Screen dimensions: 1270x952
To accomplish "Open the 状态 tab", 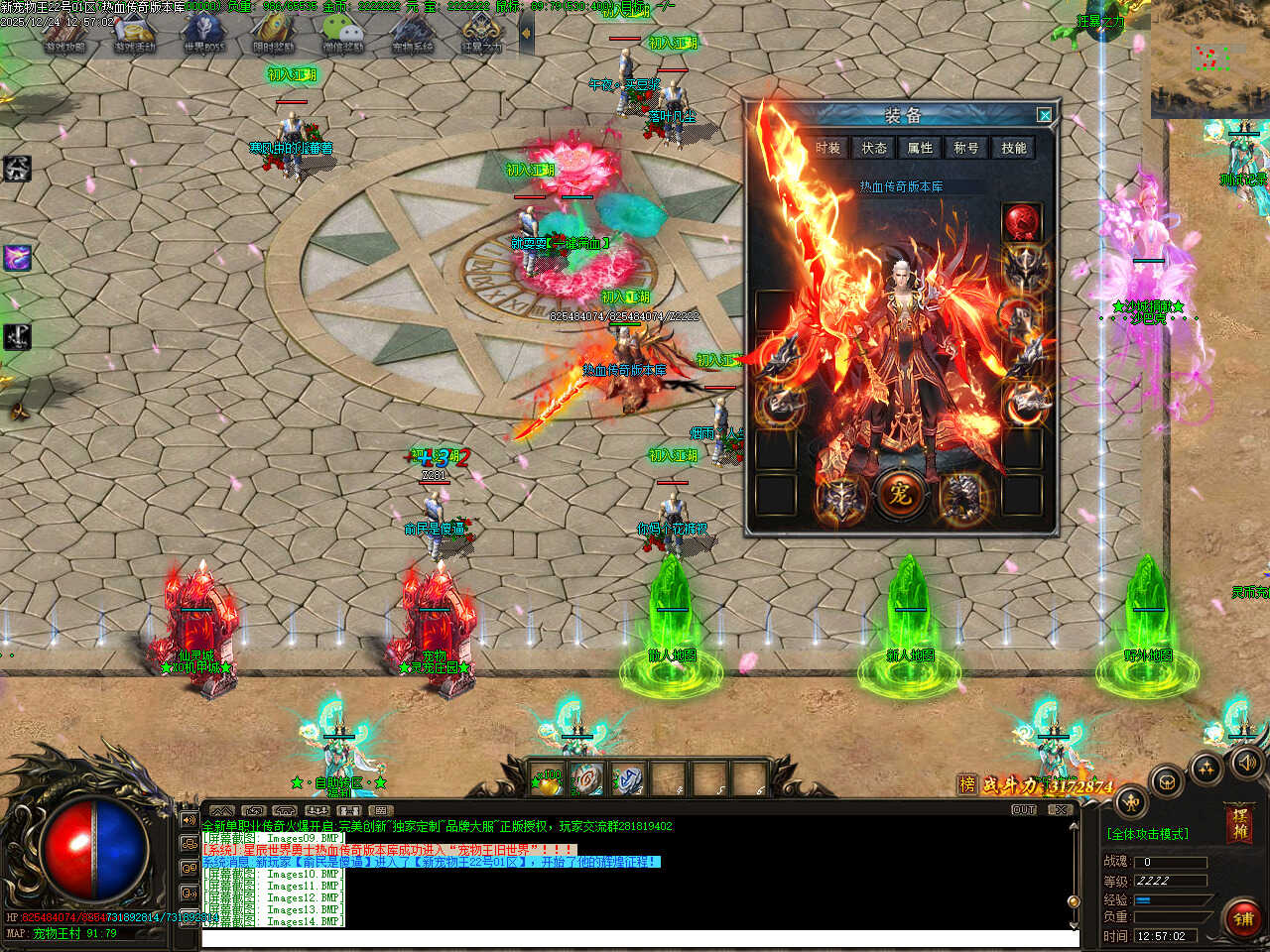I will [x=874, y=148].
